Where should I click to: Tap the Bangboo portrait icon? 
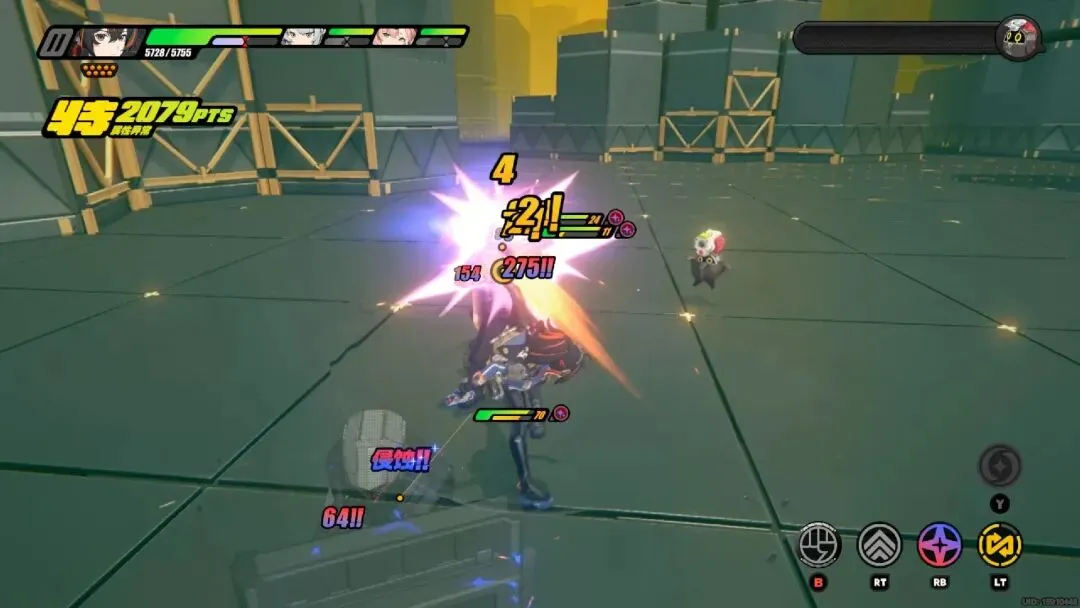(x=1020, y=36)
